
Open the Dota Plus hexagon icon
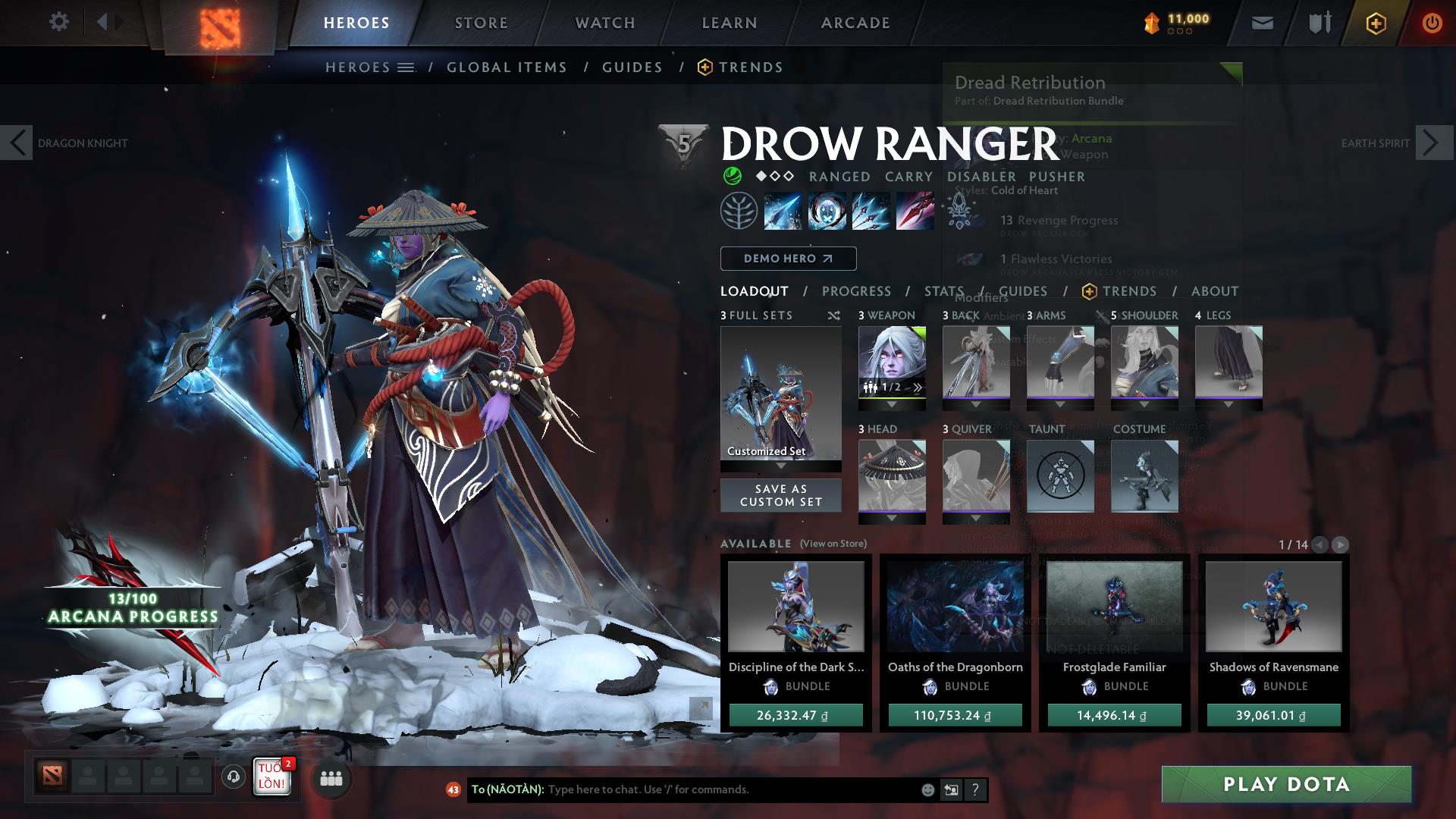[1378, 22]
